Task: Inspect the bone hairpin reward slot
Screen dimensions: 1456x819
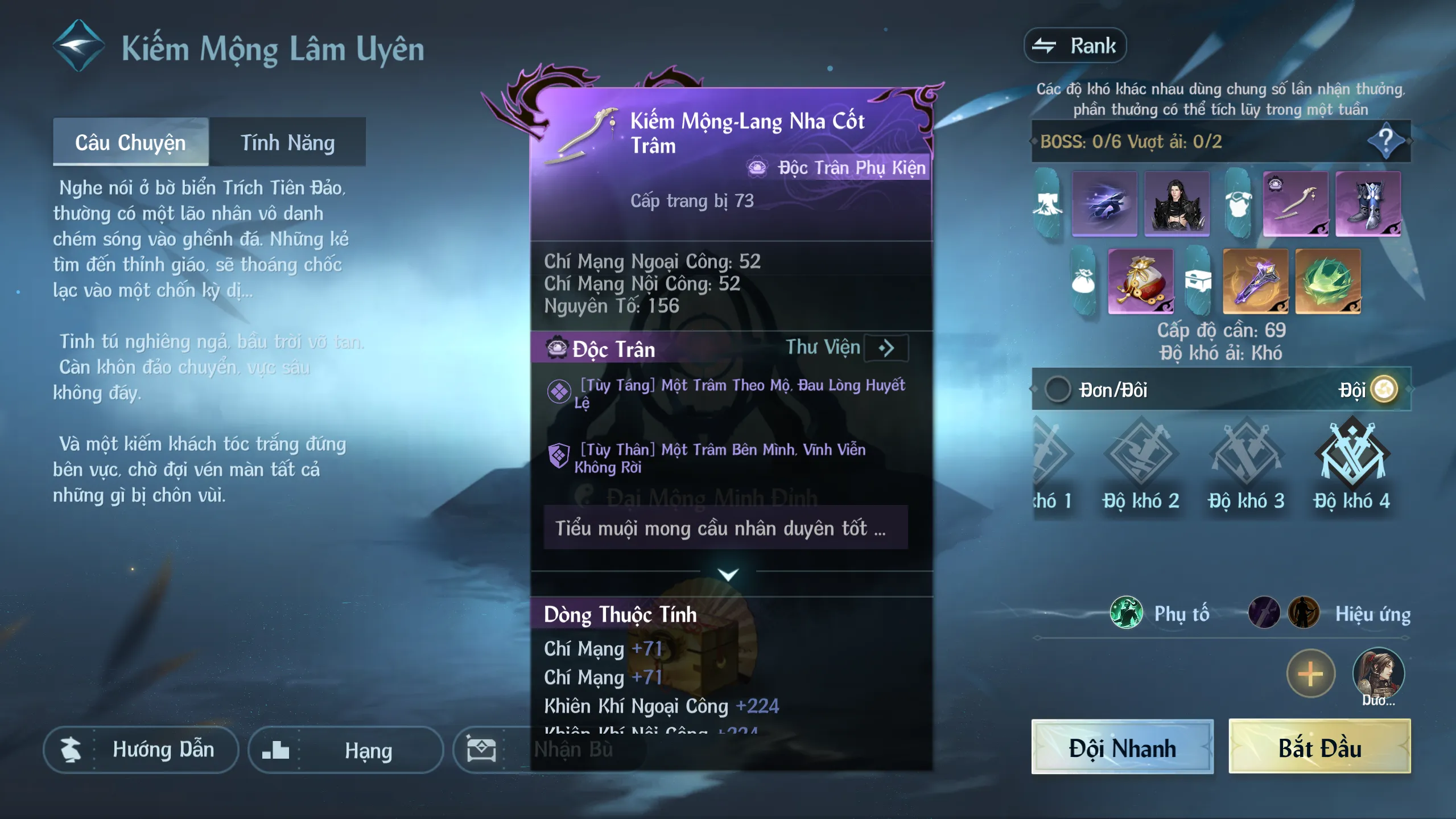Action: [x=1296, y=204]
